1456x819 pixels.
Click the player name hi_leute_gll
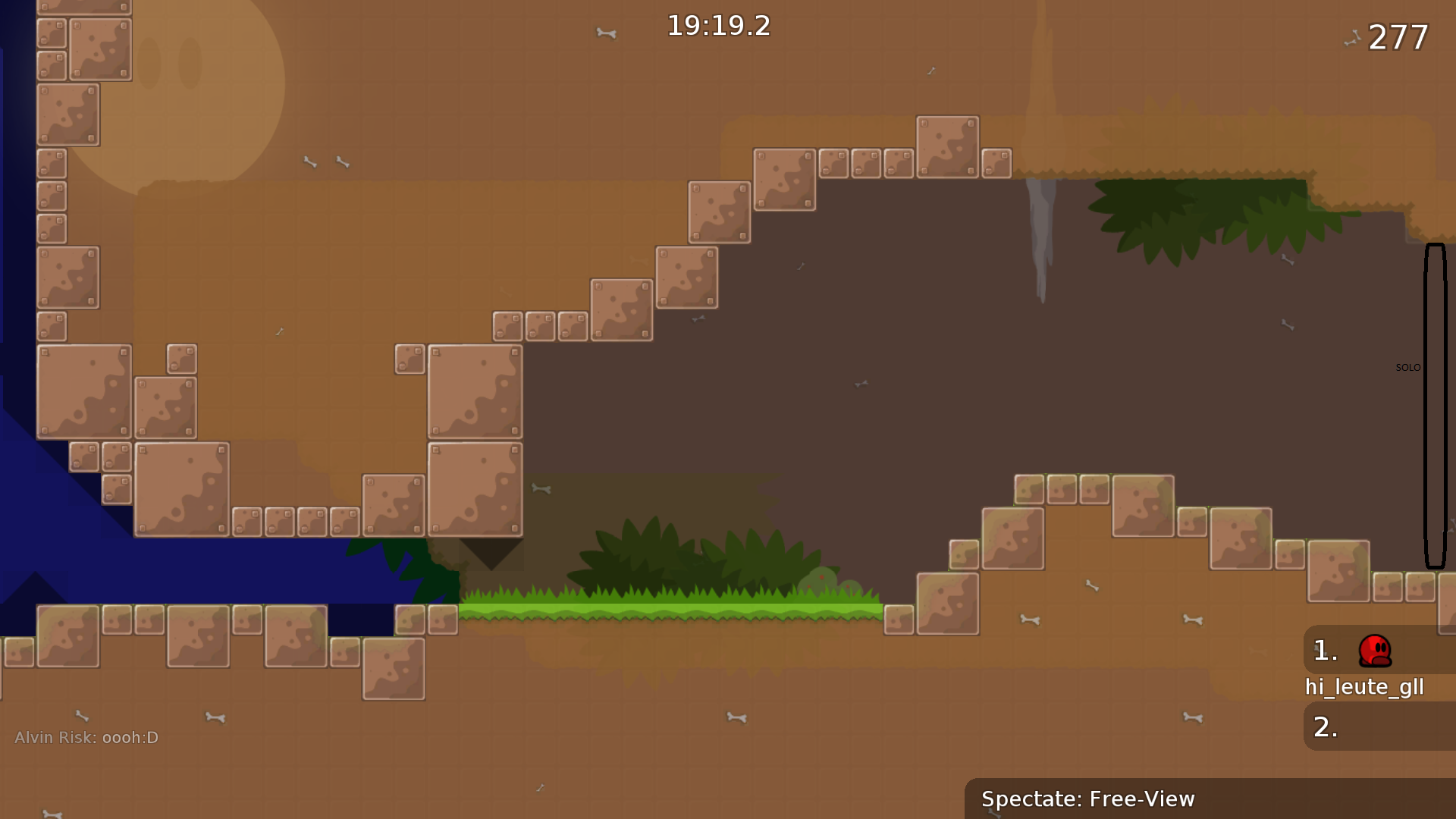pyautogui.click(x=1364, y=687)
